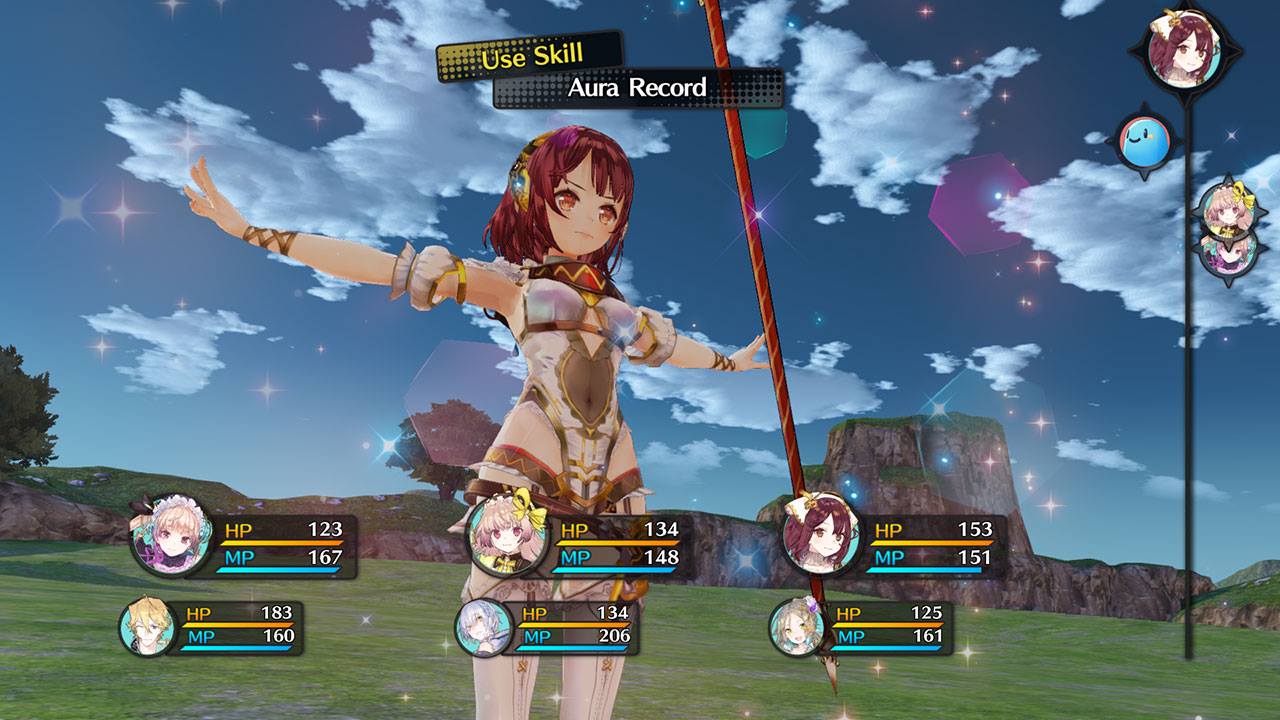Choose the blonde girl with purple flower portrait

point(797,628)
